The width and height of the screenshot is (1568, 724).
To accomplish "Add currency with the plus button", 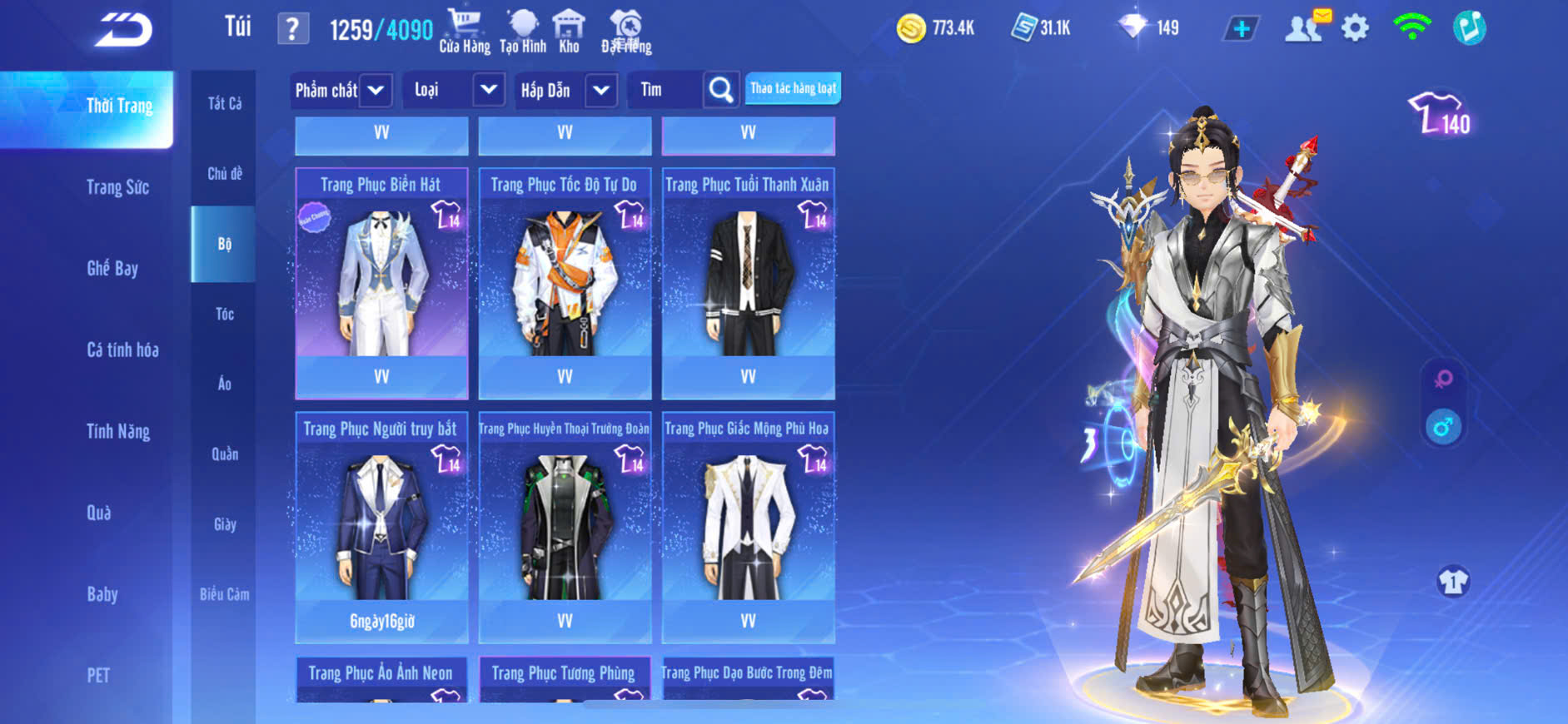I will tap(1241, 29).
